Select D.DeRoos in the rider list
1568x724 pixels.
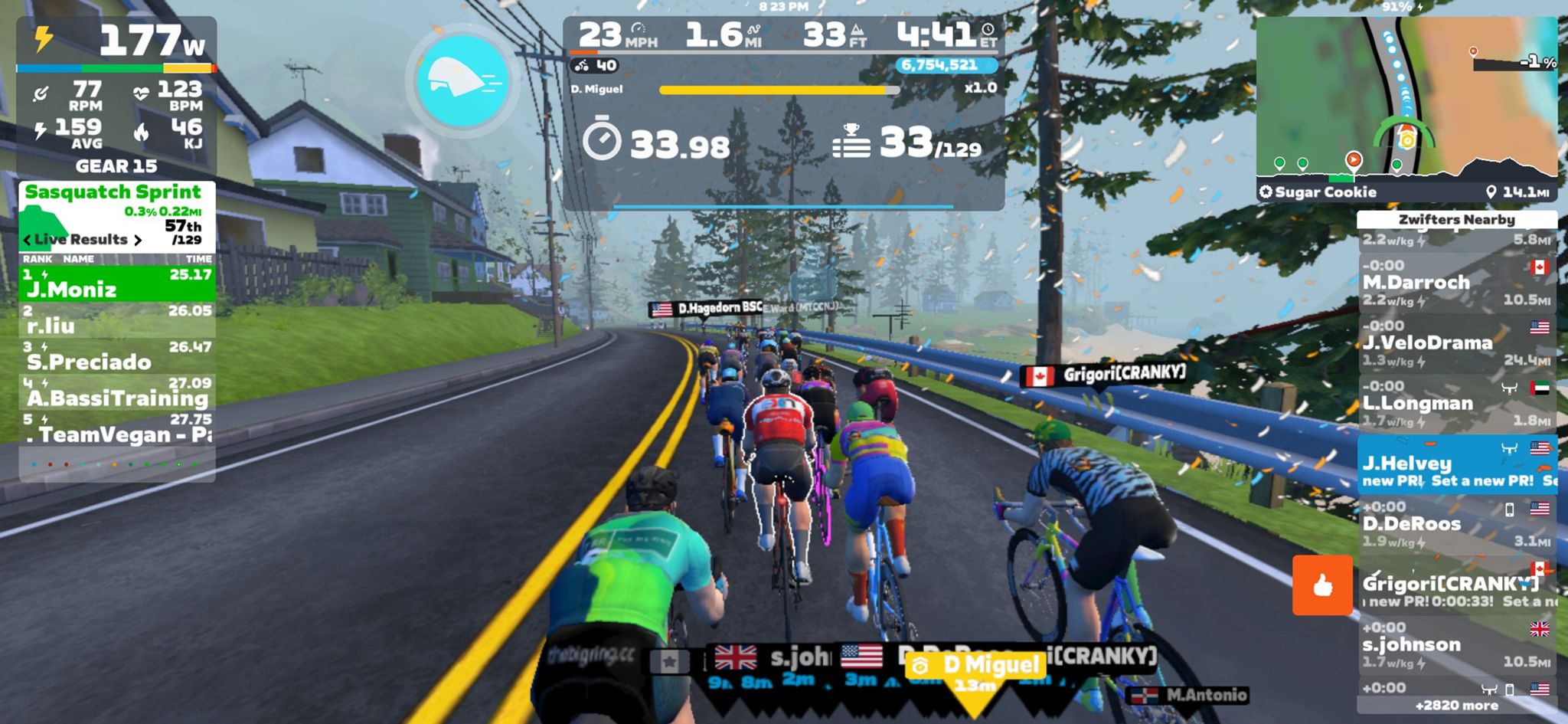point(1455,525)
